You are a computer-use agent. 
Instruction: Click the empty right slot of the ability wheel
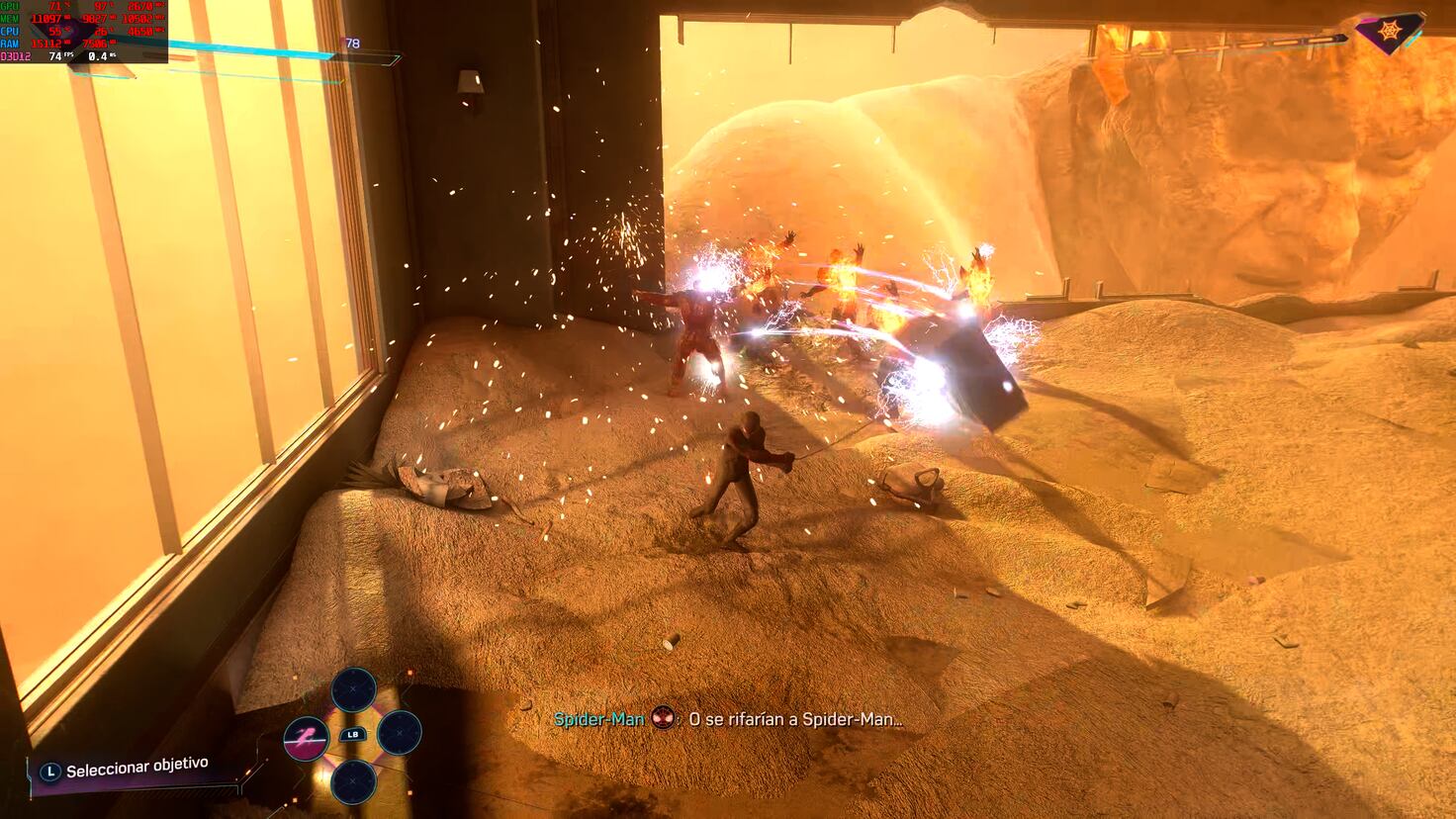pos(399,734)
